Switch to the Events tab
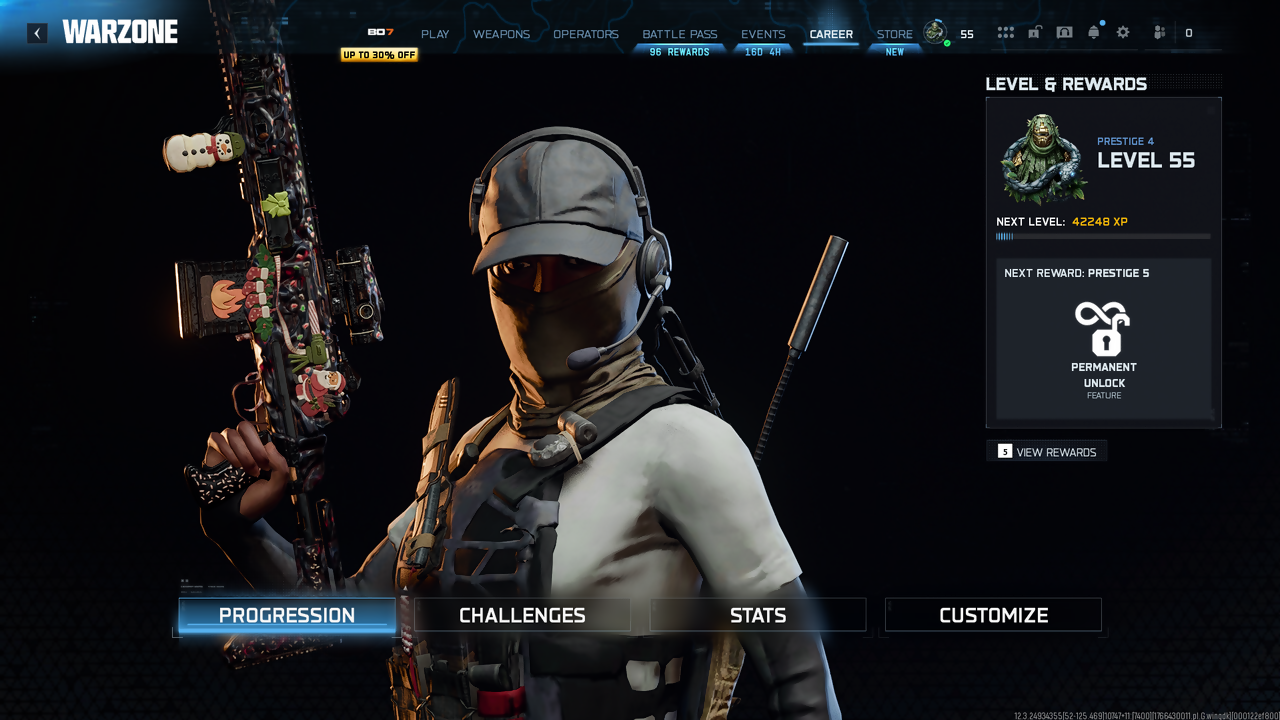This screenshot has height=720, width=1280. tap(763, 34)
